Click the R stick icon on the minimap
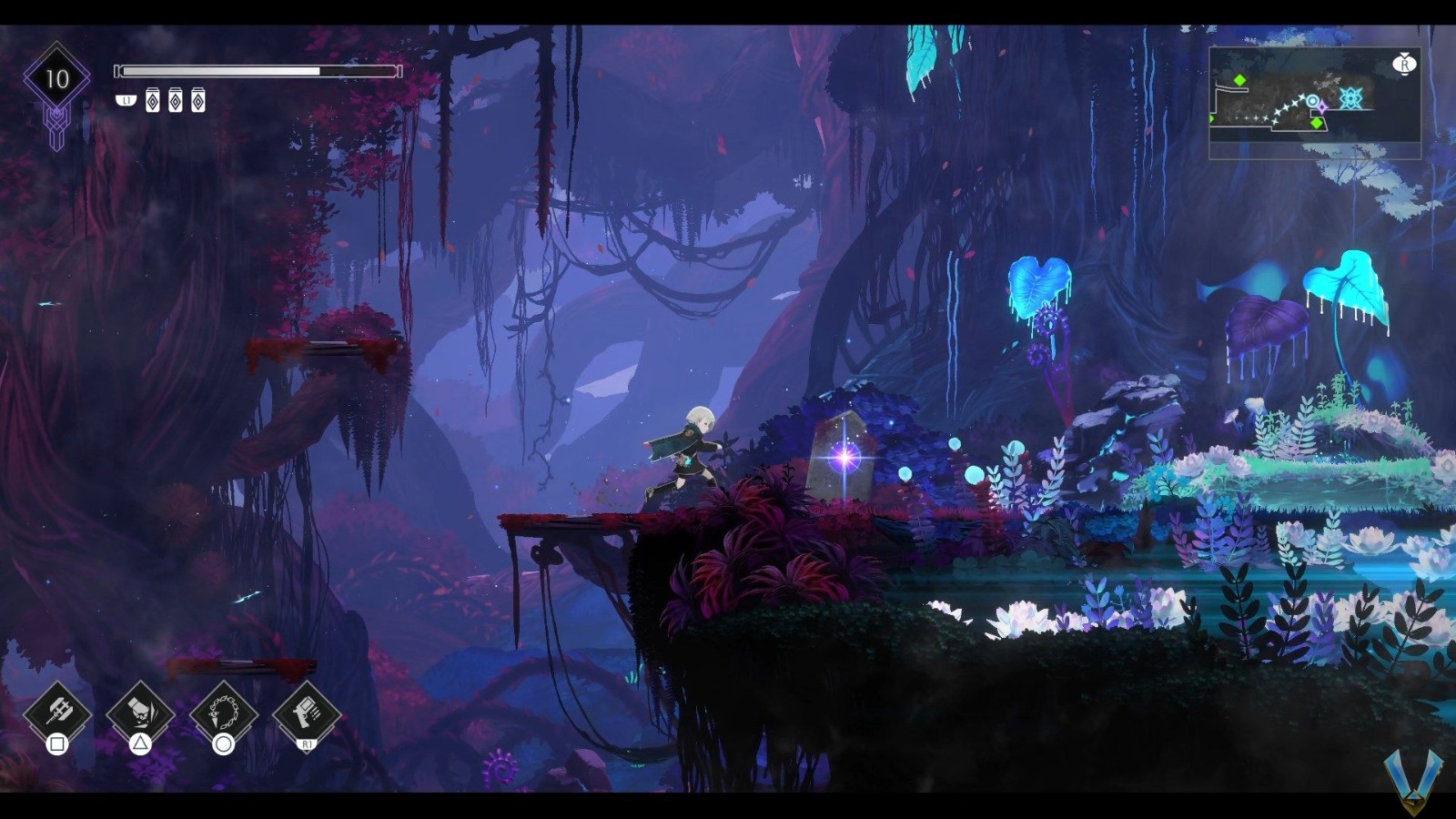The width and height of the screenshot is (1456, 819). click(x=1406, y=65)
